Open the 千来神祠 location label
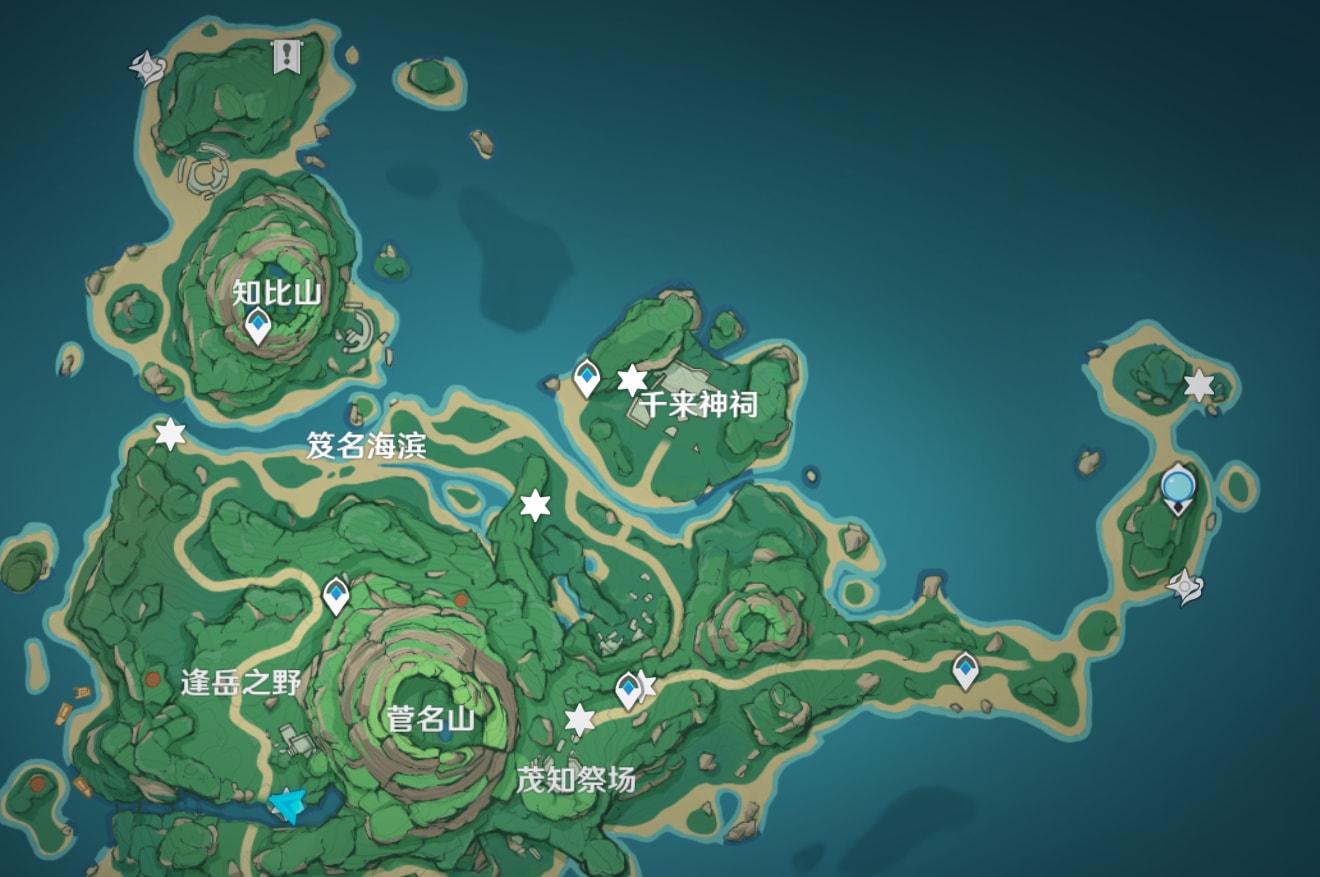Viewport: 1320px width, 877px height. (x=700, y=404)
